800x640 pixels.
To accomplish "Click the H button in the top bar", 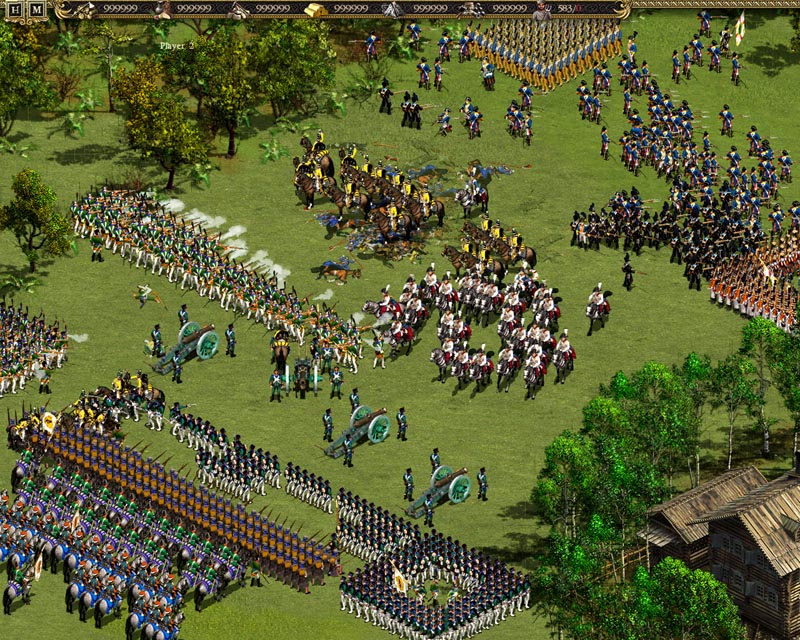I will [x=16, y=10].
